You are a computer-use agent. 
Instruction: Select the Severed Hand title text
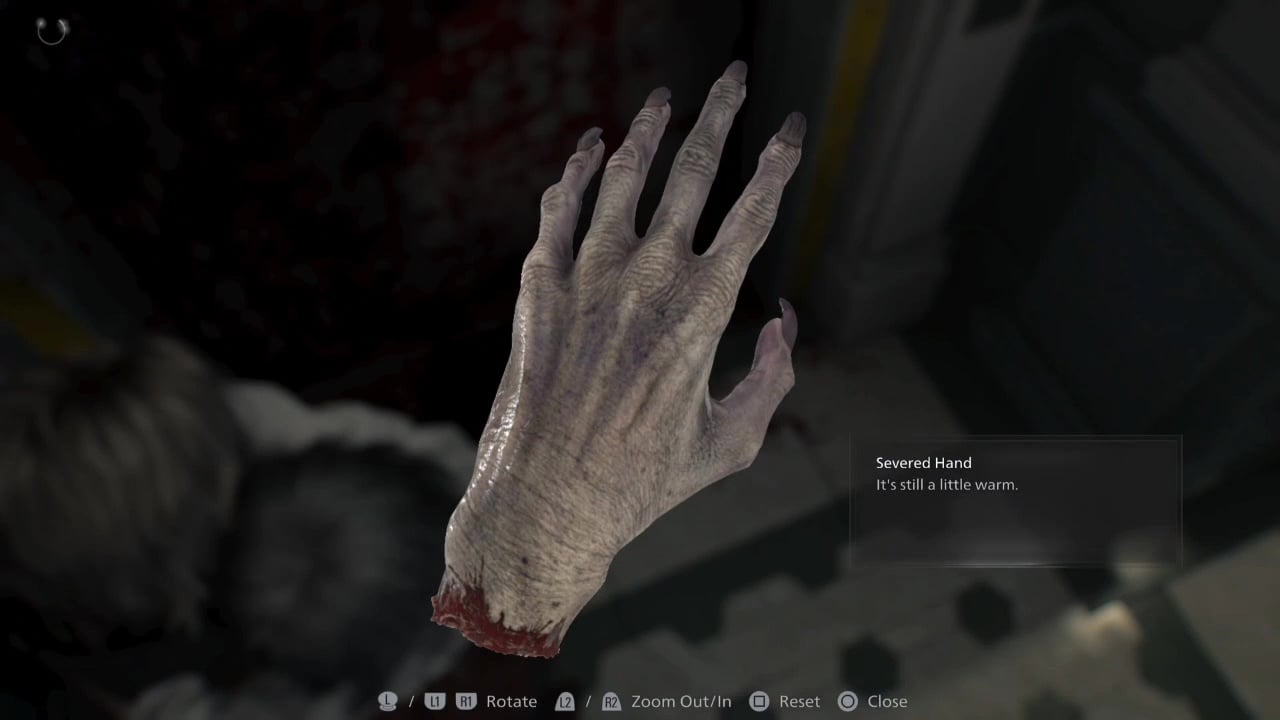click(x=923, y=463)
